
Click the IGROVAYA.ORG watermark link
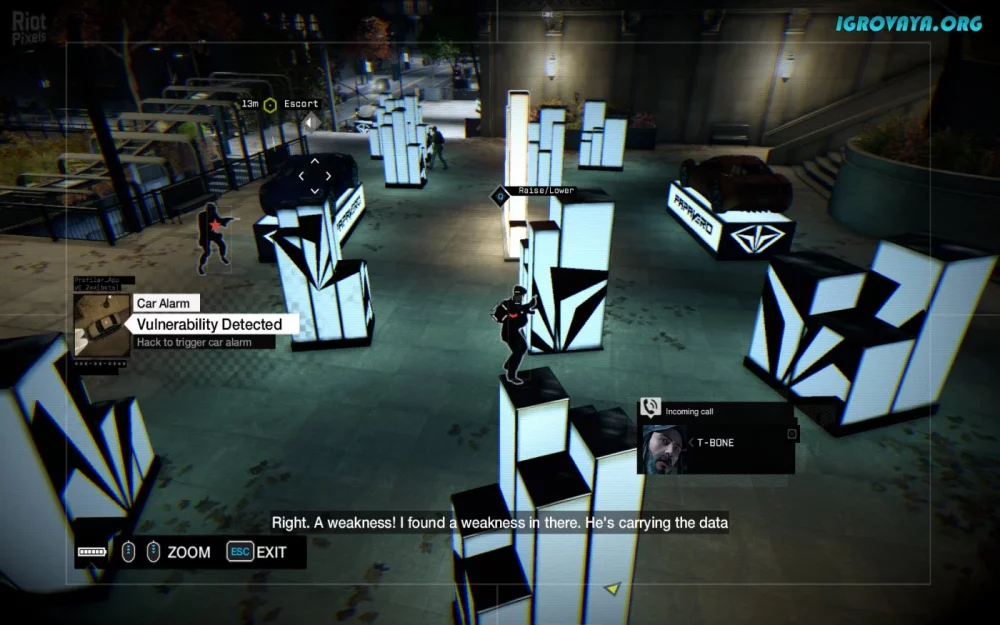[x=909, y=23]
